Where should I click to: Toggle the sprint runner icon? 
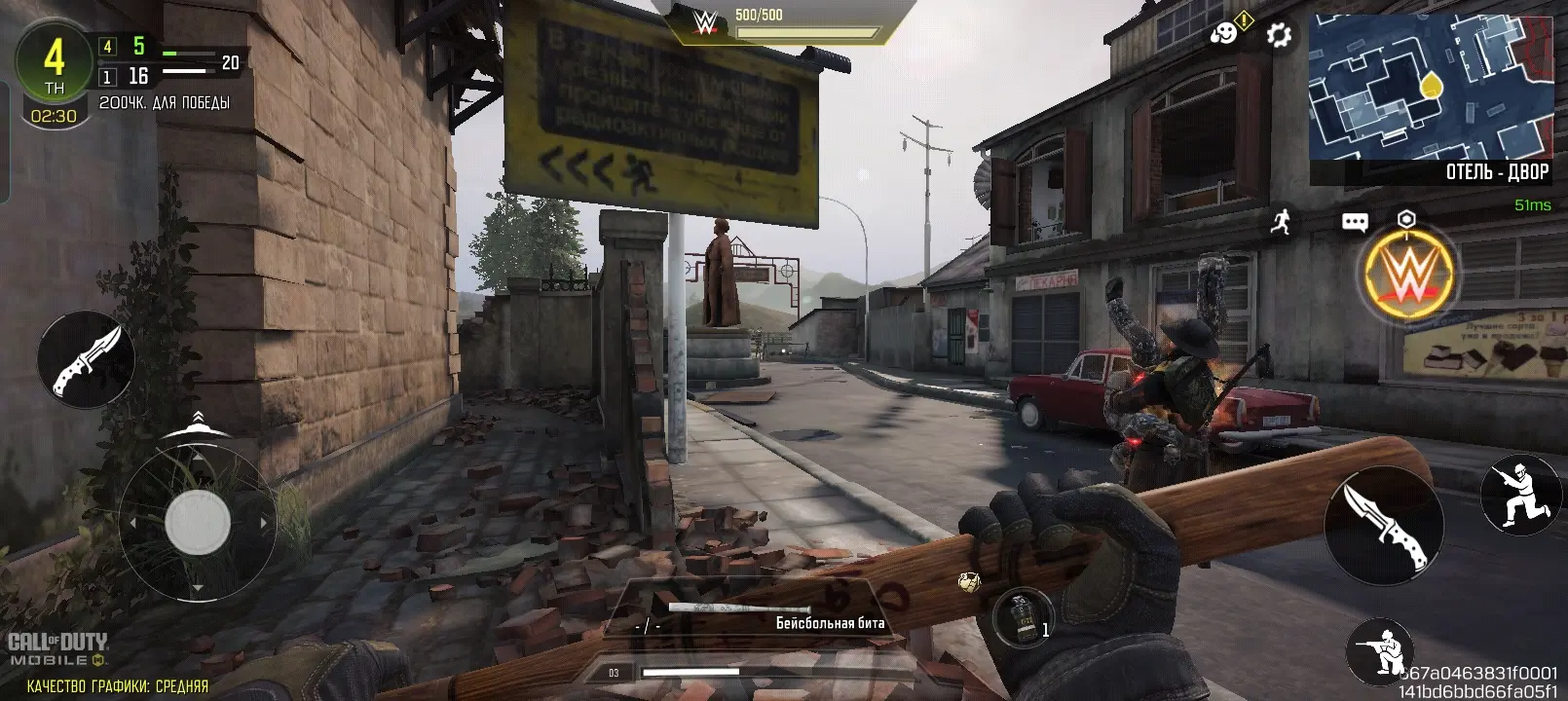coord(1281,221)
